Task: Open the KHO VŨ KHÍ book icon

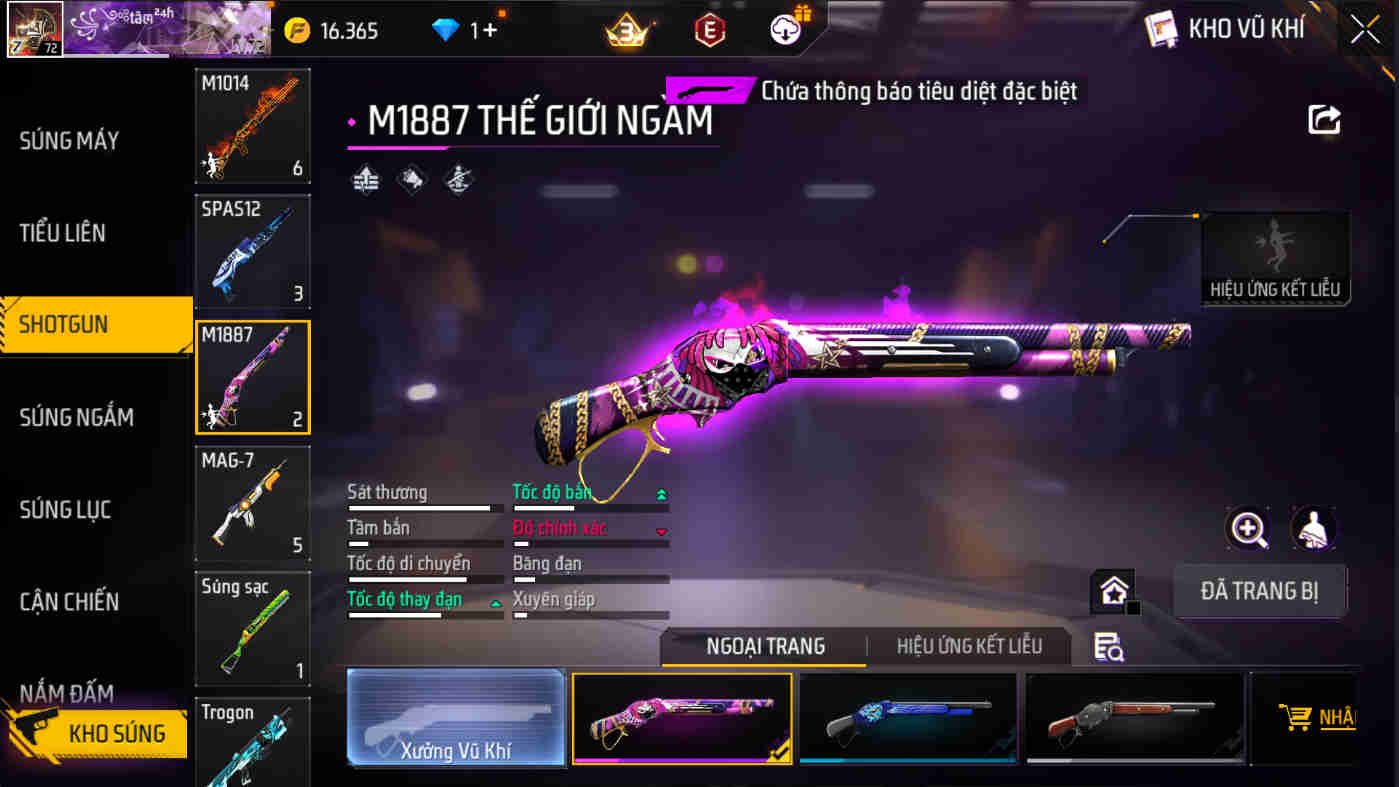Action: pos(1162,29)
